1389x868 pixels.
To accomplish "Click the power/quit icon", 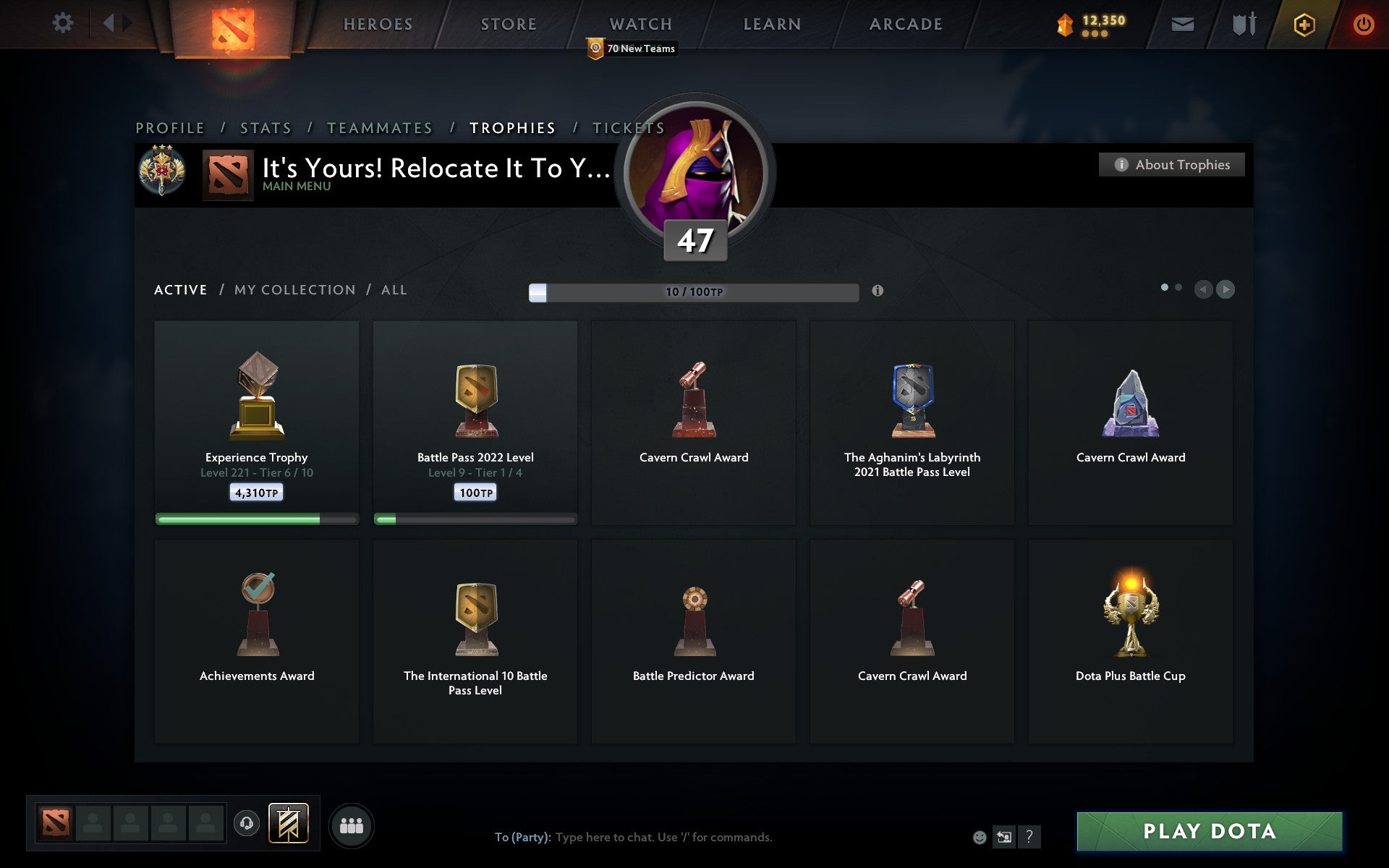I will 1363,23.
